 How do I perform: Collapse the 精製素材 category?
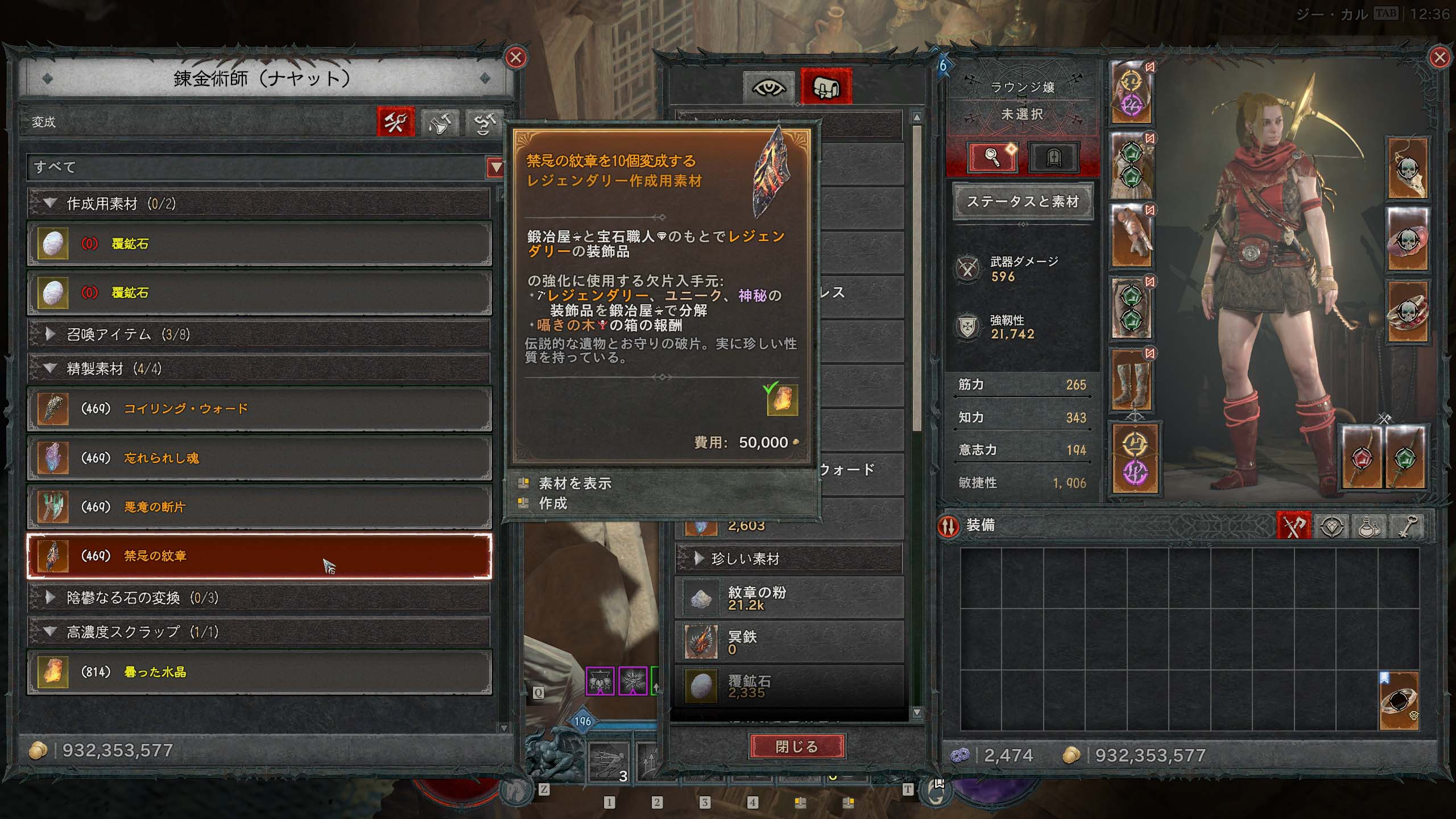tap(50, 369)
